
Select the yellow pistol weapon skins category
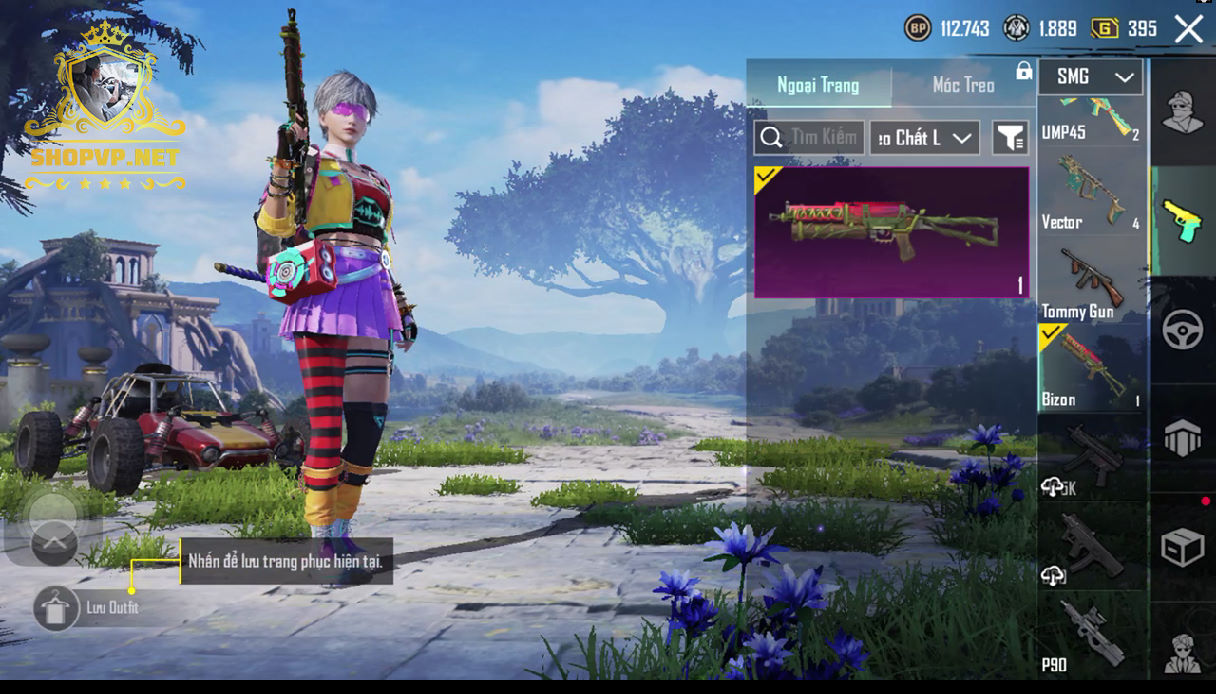click(1182, 221)
